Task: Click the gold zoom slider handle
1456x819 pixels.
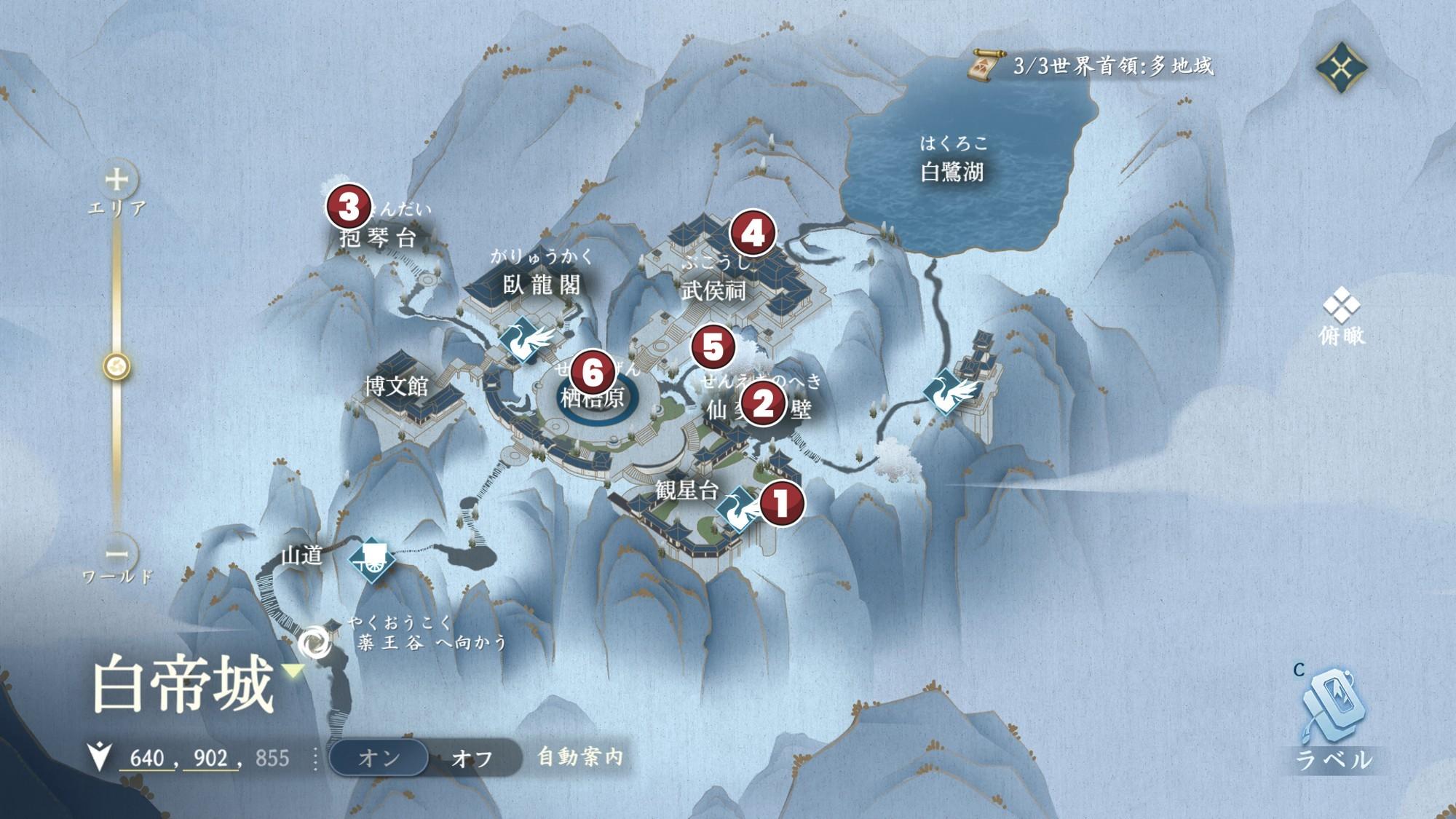Action: point(116,366)
